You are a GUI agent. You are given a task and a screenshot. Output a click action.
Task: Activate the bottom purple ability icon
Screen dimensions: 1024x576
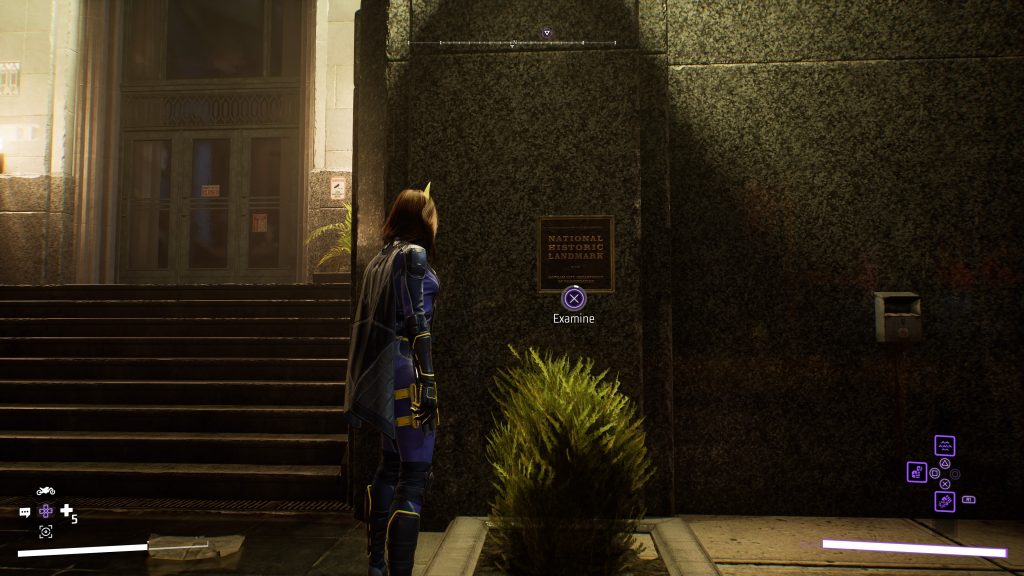click(945, 501)
